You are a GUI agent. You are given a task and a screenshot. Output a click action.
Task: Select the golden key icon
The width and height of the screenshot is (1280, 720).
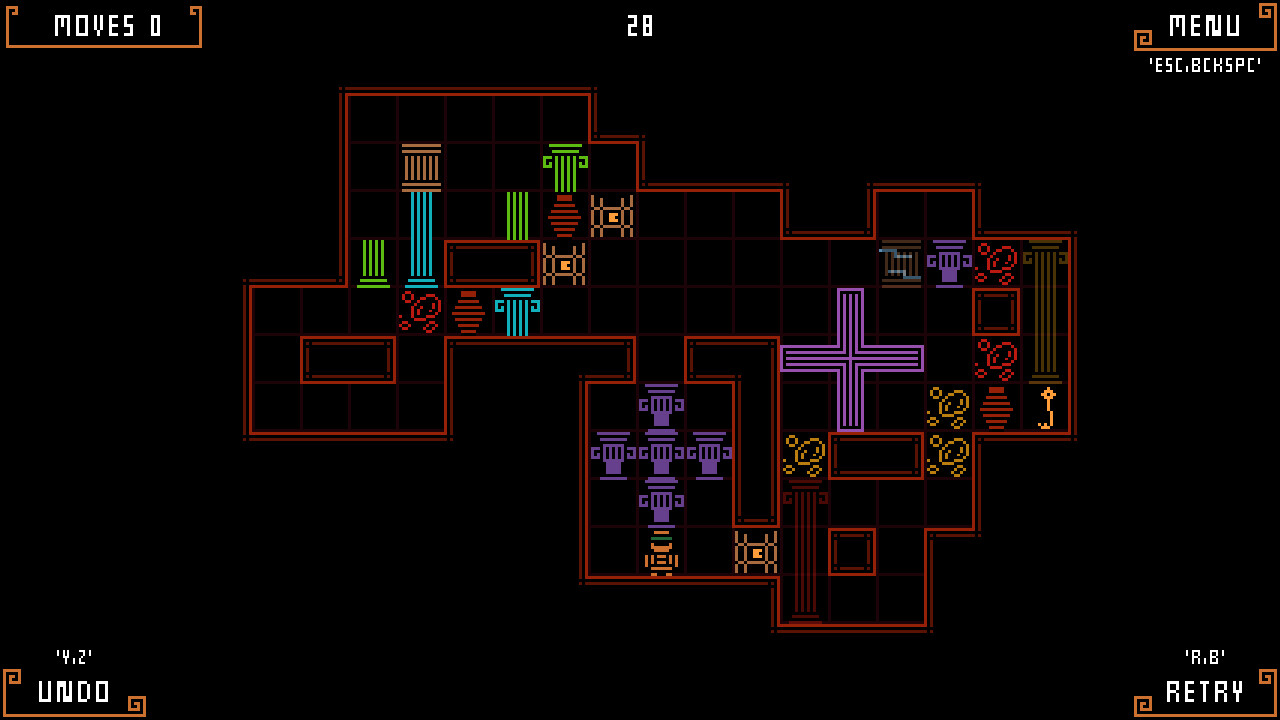[x=1046, y=410]
